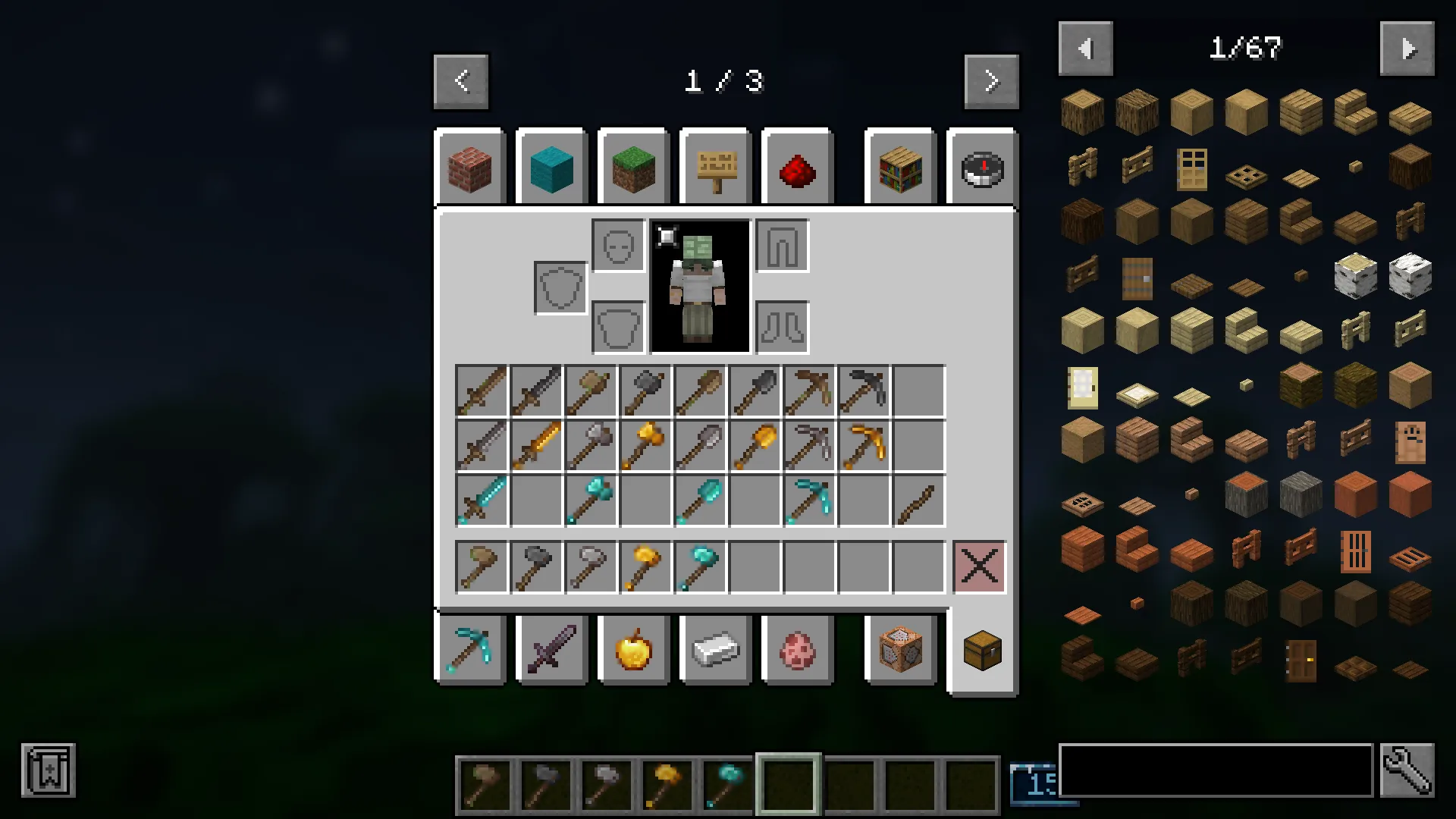Pick the oak log from the JEI list
The width and height of the screenshot is (1456, 819).
tap(1081, 111)
